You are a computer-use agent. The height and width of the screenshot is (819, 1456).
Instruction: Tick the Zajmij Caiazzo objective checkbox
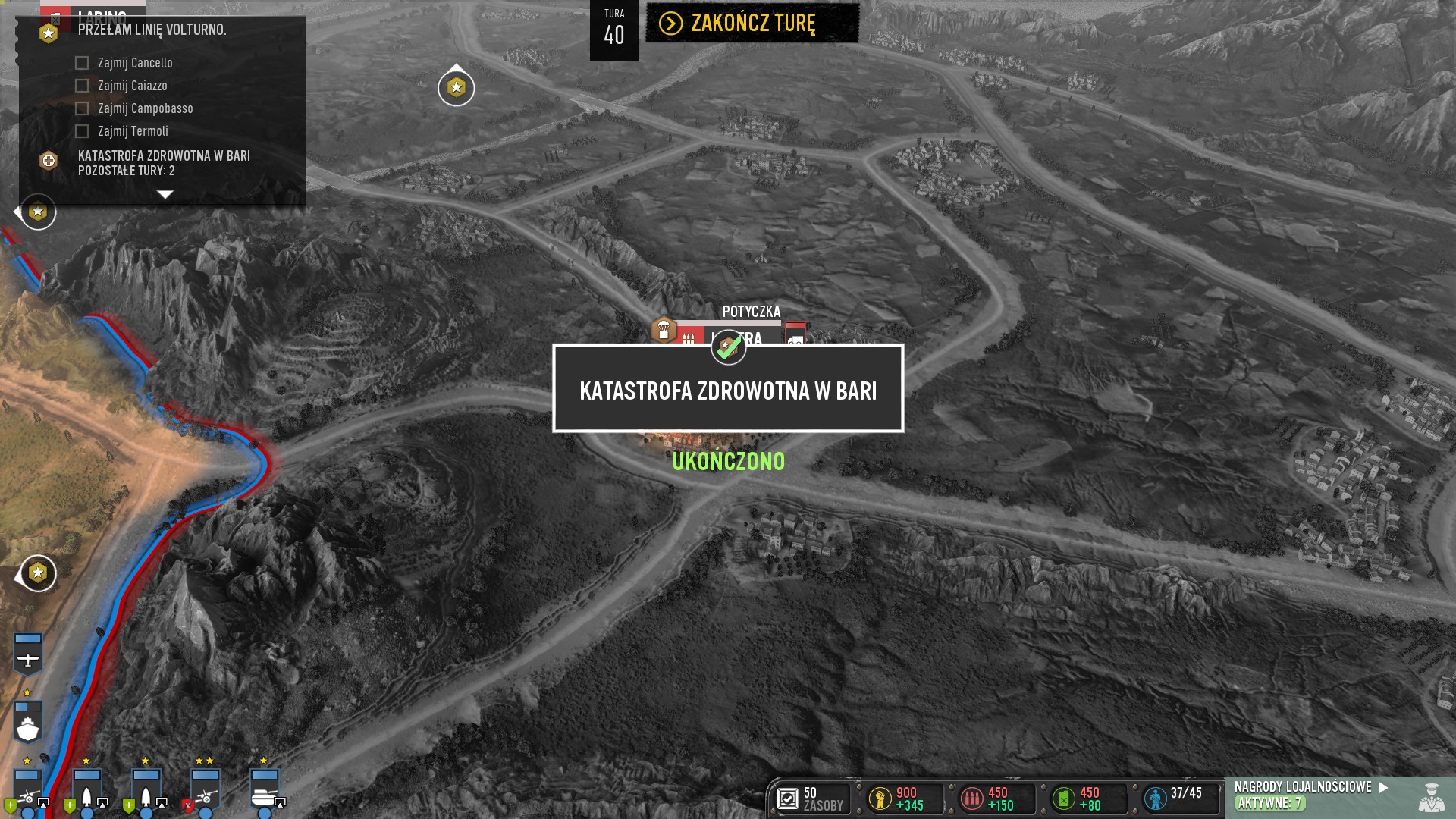pyautogui.click(x=82, y=86)
